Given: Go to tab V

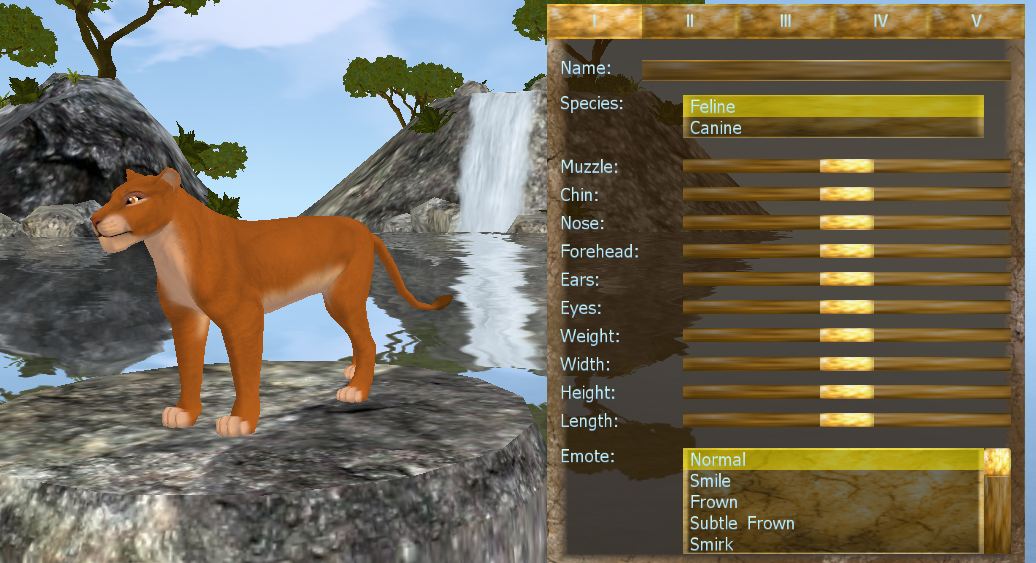Looking at the screenshot, I should 976,20.
